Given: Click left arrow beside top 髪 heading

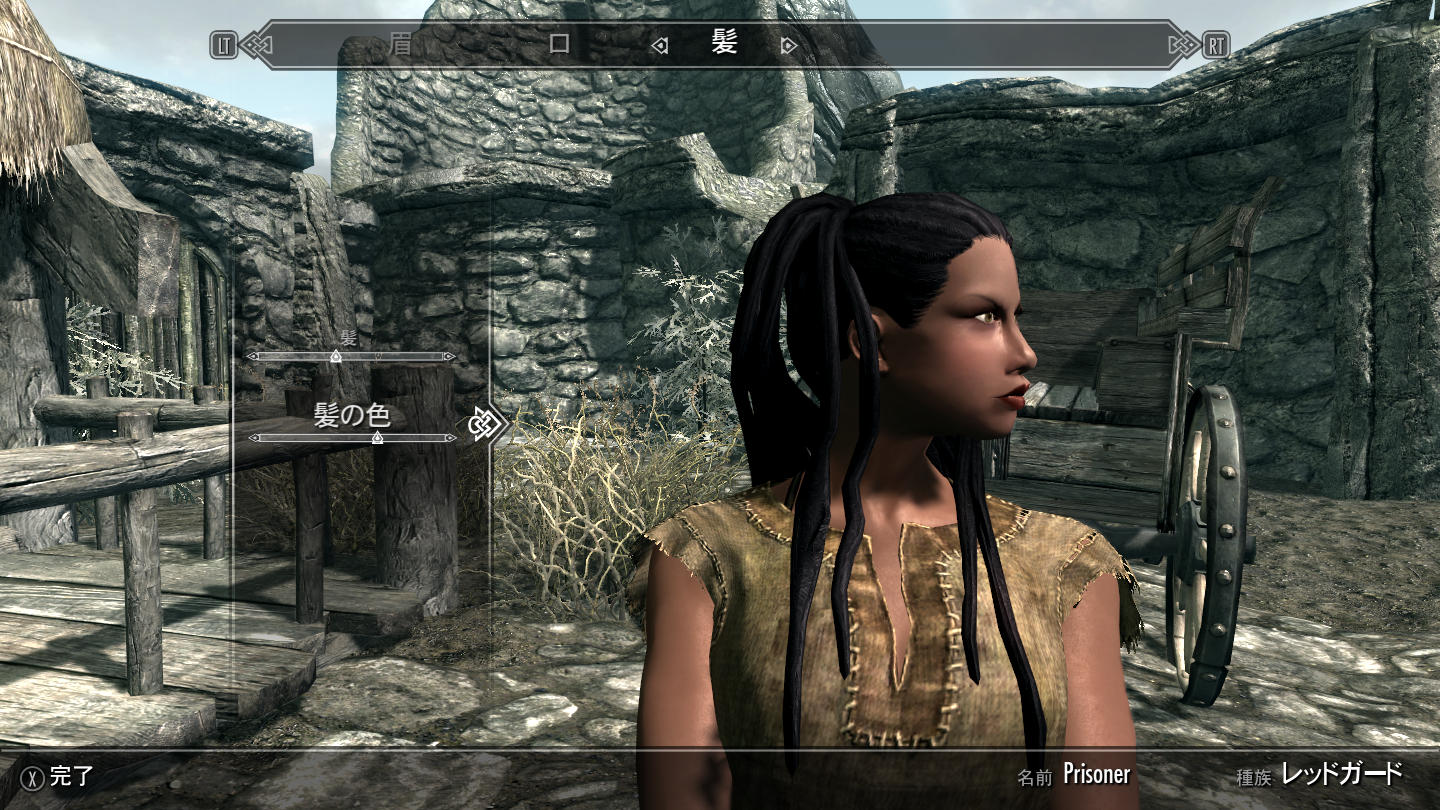Looking at the screenshot, I should 659,45.
